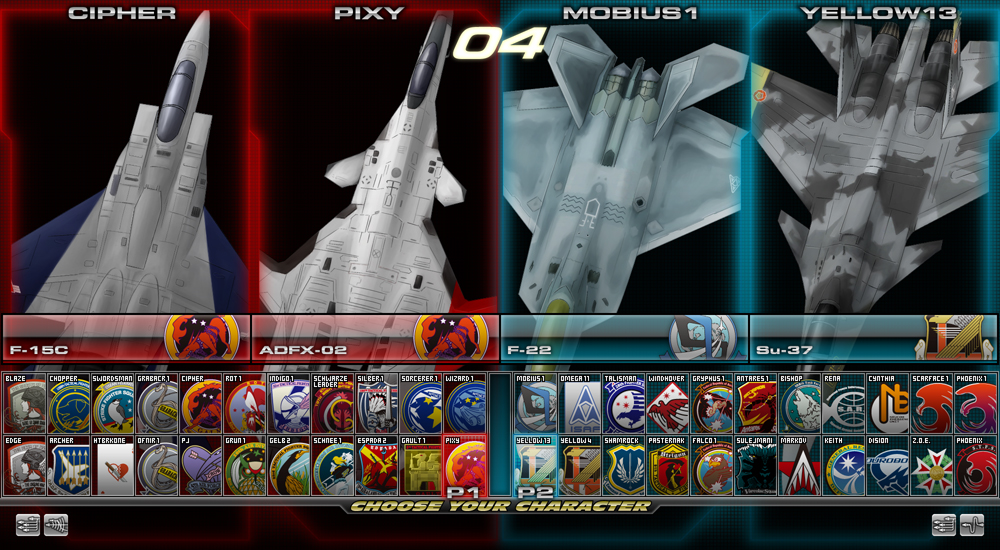Select the Yellow 13 character tile

click(x=536, y=465)
